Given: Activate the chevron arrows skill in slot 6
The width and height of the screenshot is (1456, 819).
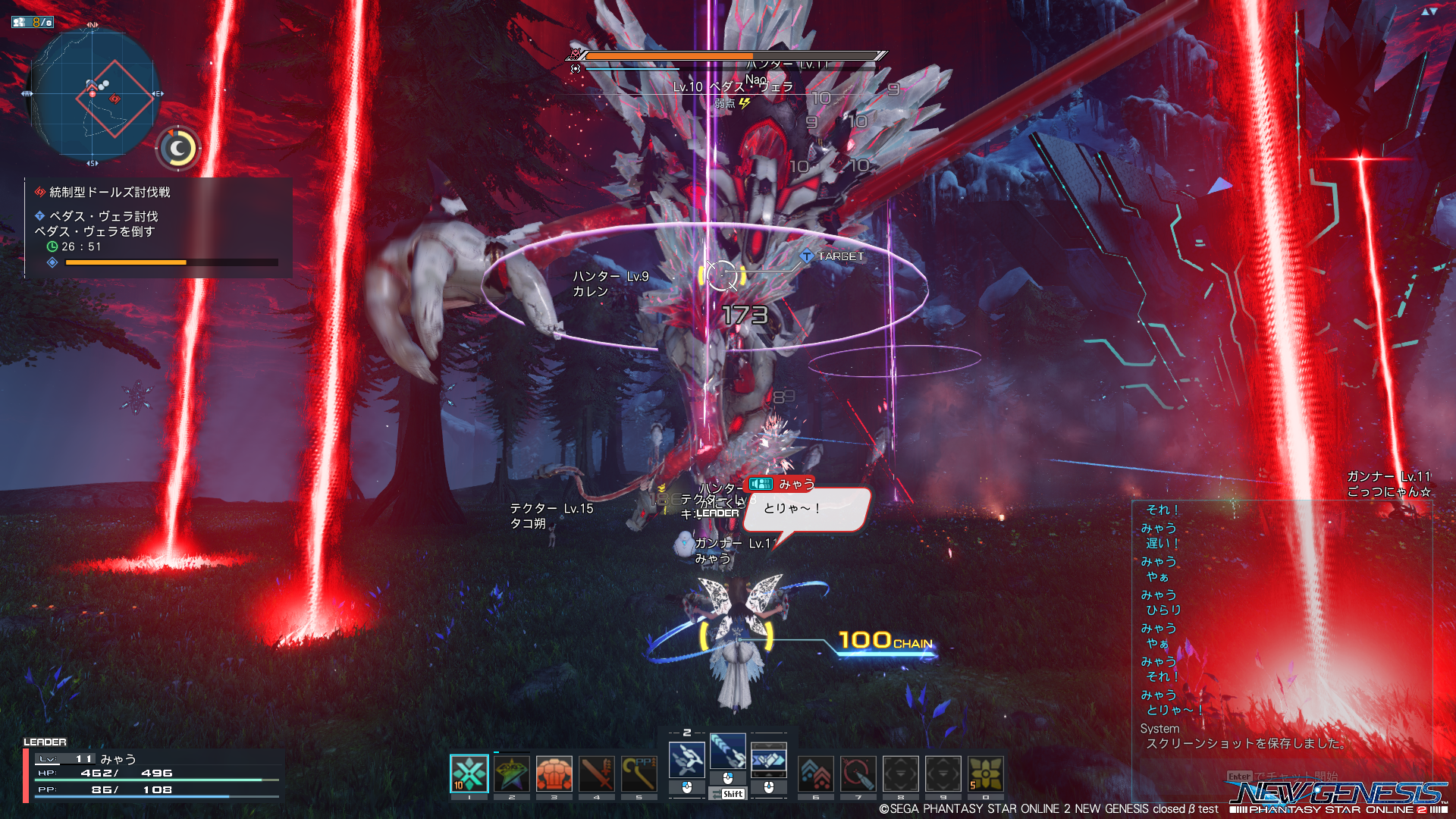Looking at the screenshot, I should pos(816,774).
